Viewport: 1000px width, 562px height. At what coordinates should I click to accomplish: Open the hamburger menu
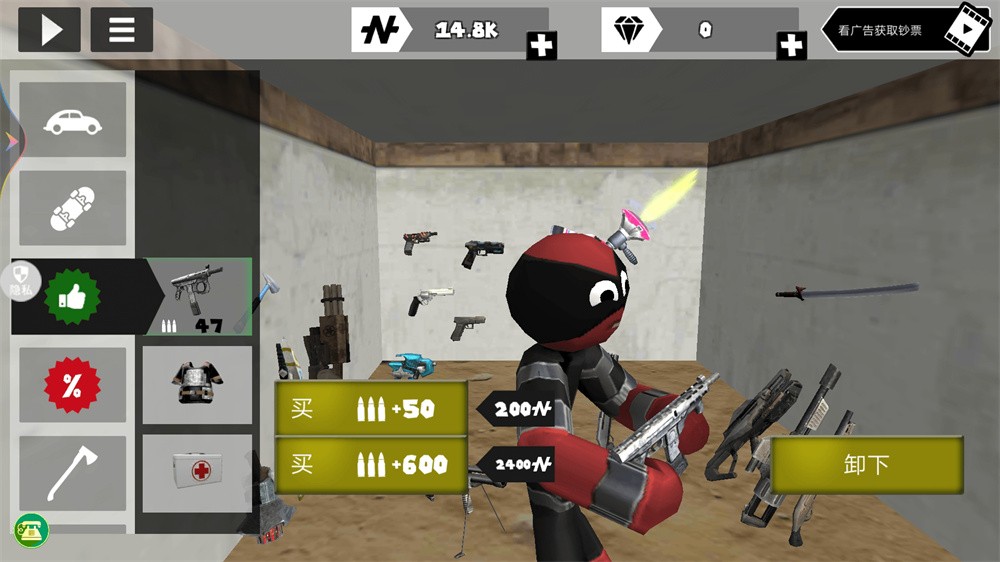coord(122,29)
